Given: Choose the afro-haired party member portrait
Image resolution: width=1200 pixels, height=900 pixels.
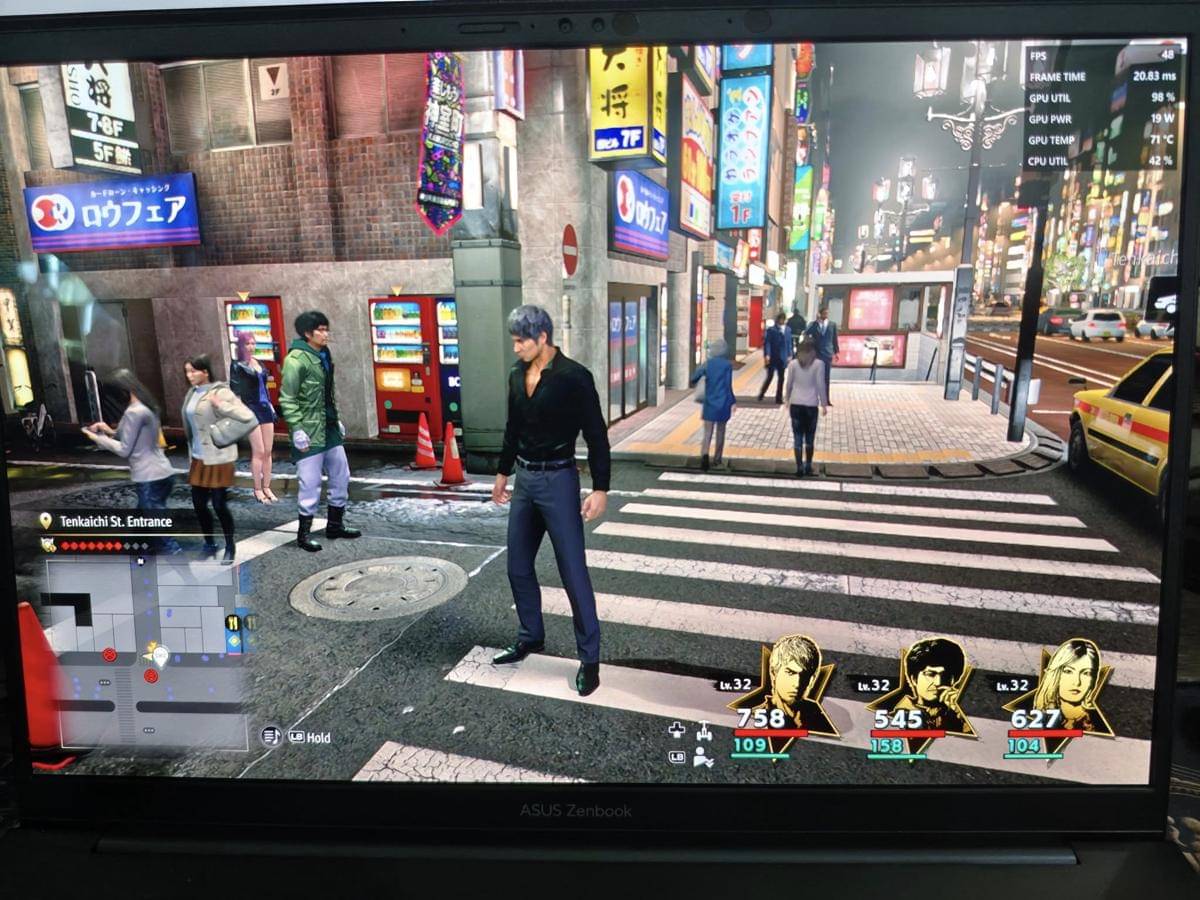Looking at the screenshot, I should [x=926, y=688].
